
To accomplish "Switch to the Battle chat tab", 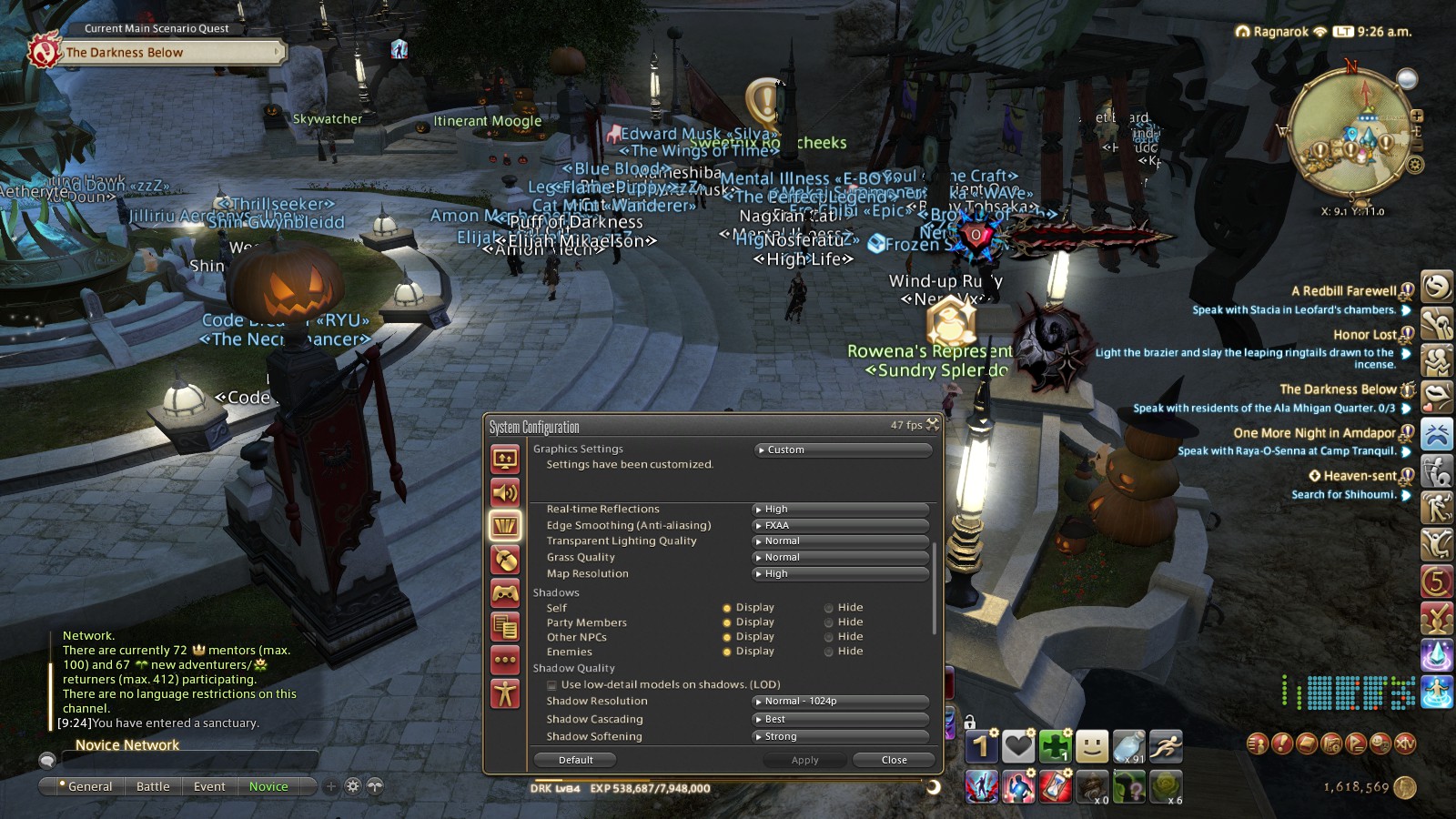I will (x=153, y=786).
